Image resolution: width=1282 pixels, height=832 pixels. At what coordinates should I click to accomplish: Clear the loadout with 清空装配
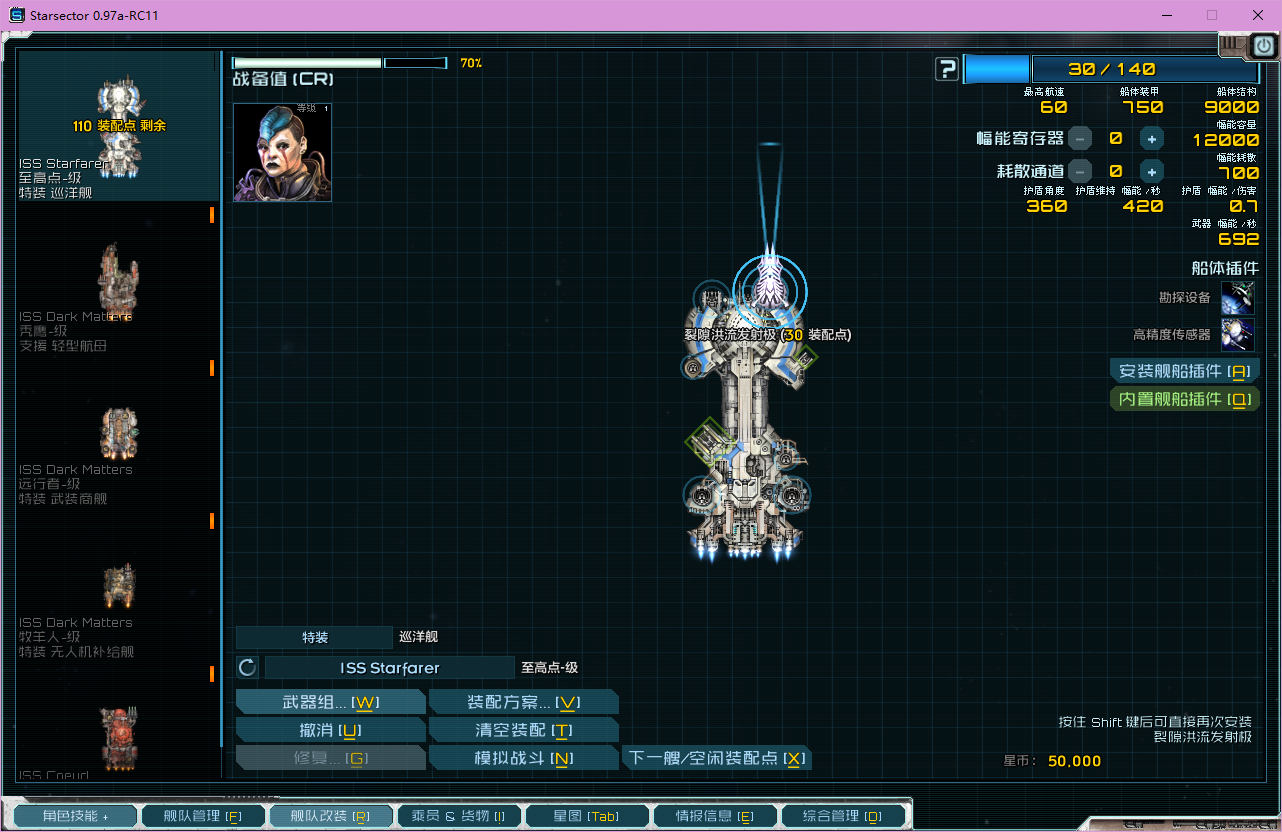522,730
